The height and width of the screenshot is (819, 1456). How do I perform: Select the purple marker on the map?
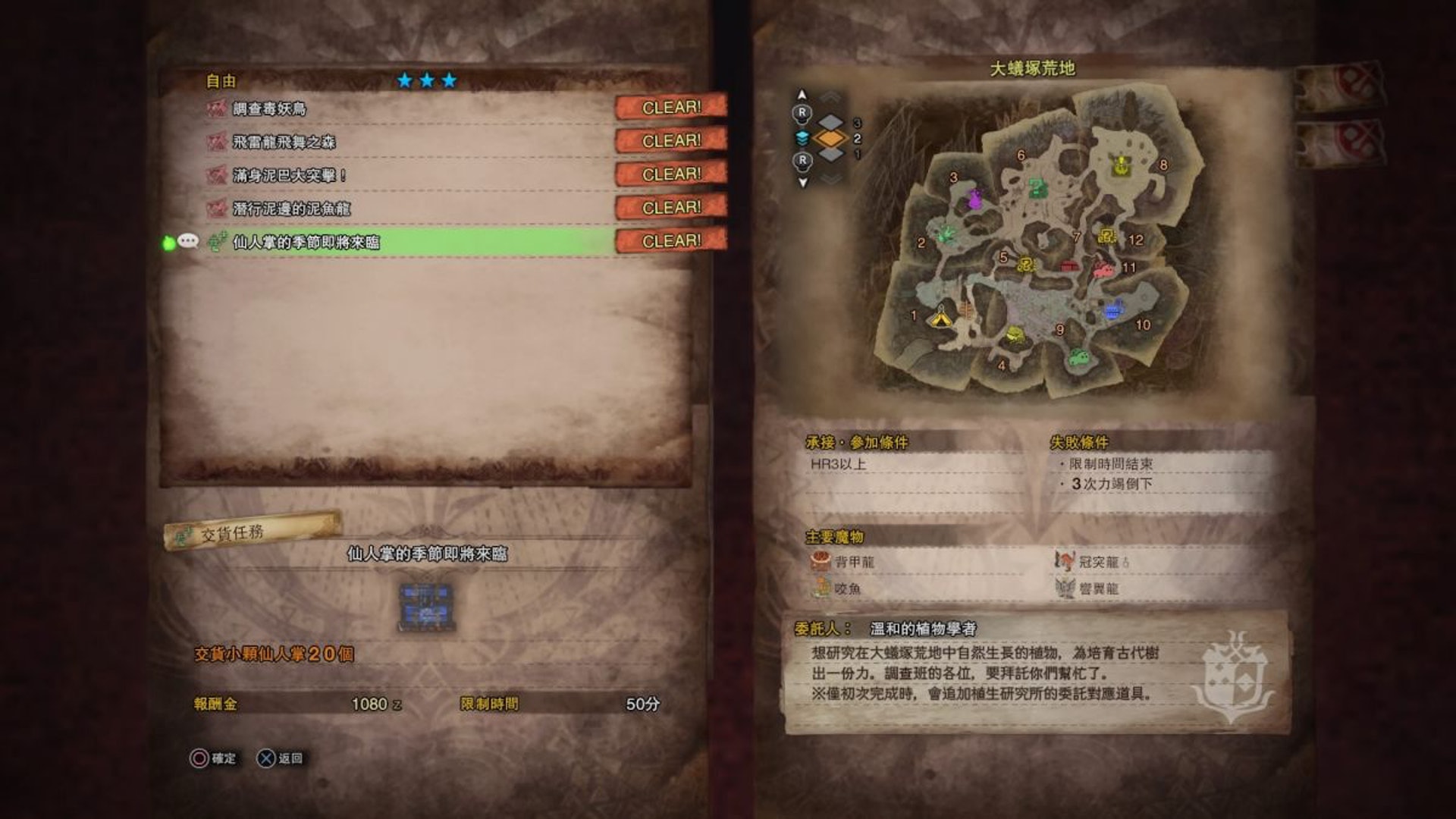975,200
